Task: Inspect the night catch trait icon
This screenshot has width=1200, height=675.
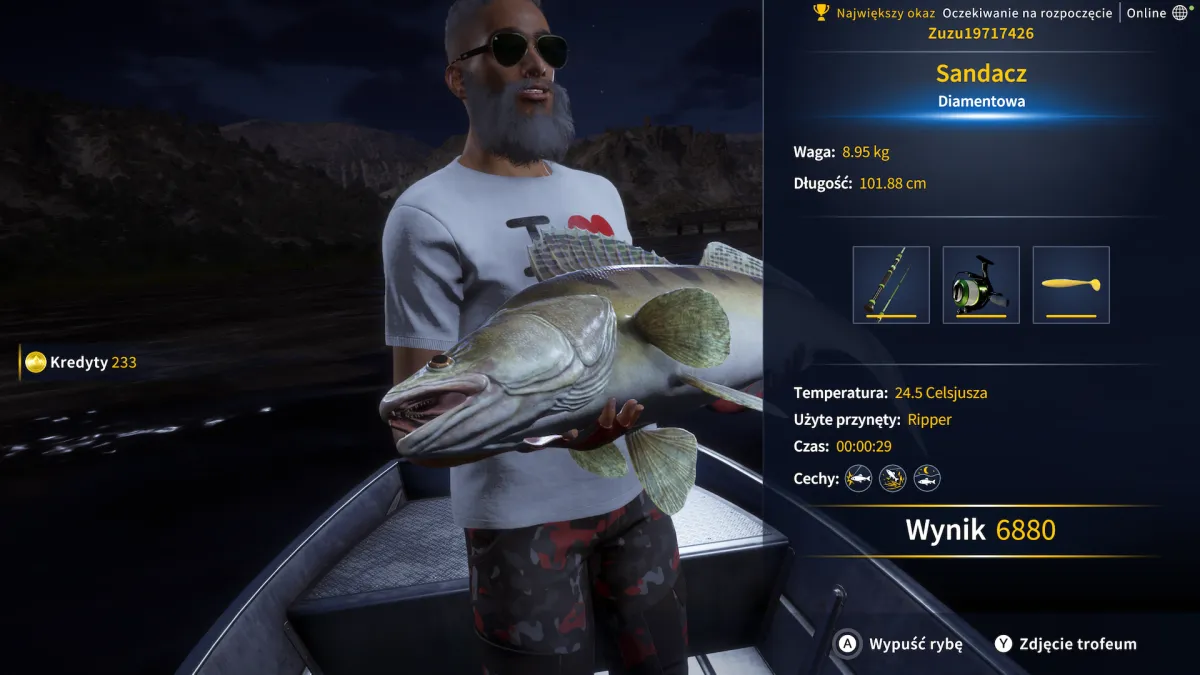Action: pos(927,478)
